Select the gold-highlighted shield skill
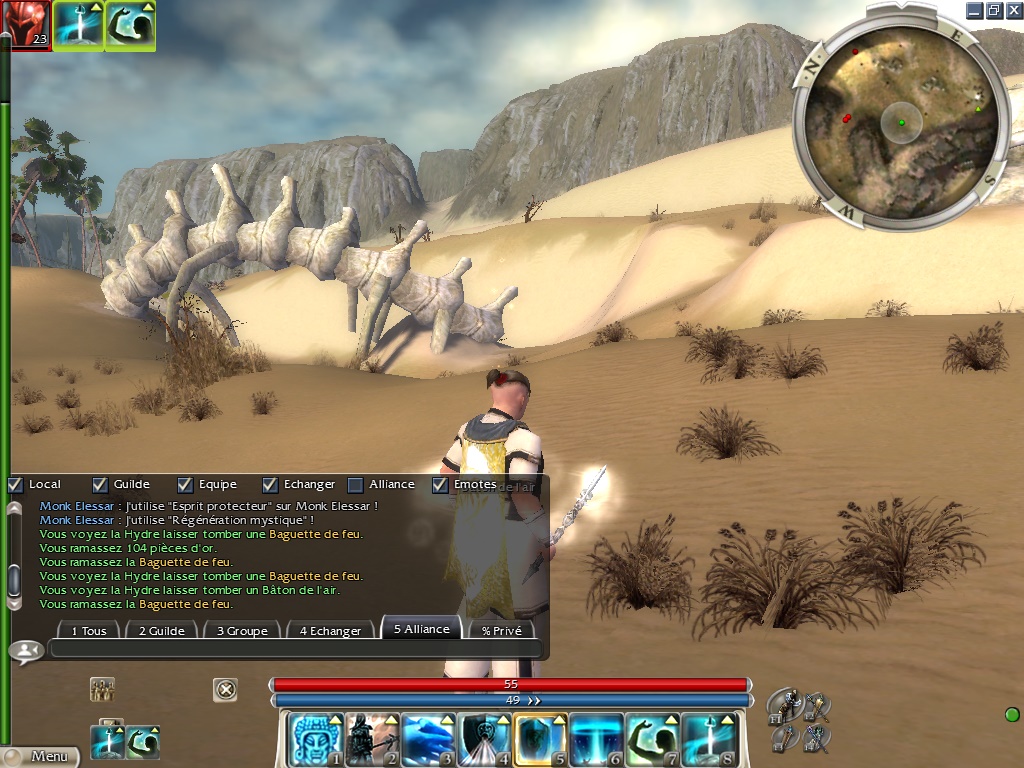The height and width of the screenshot is (768, 1024). [540, 739]
